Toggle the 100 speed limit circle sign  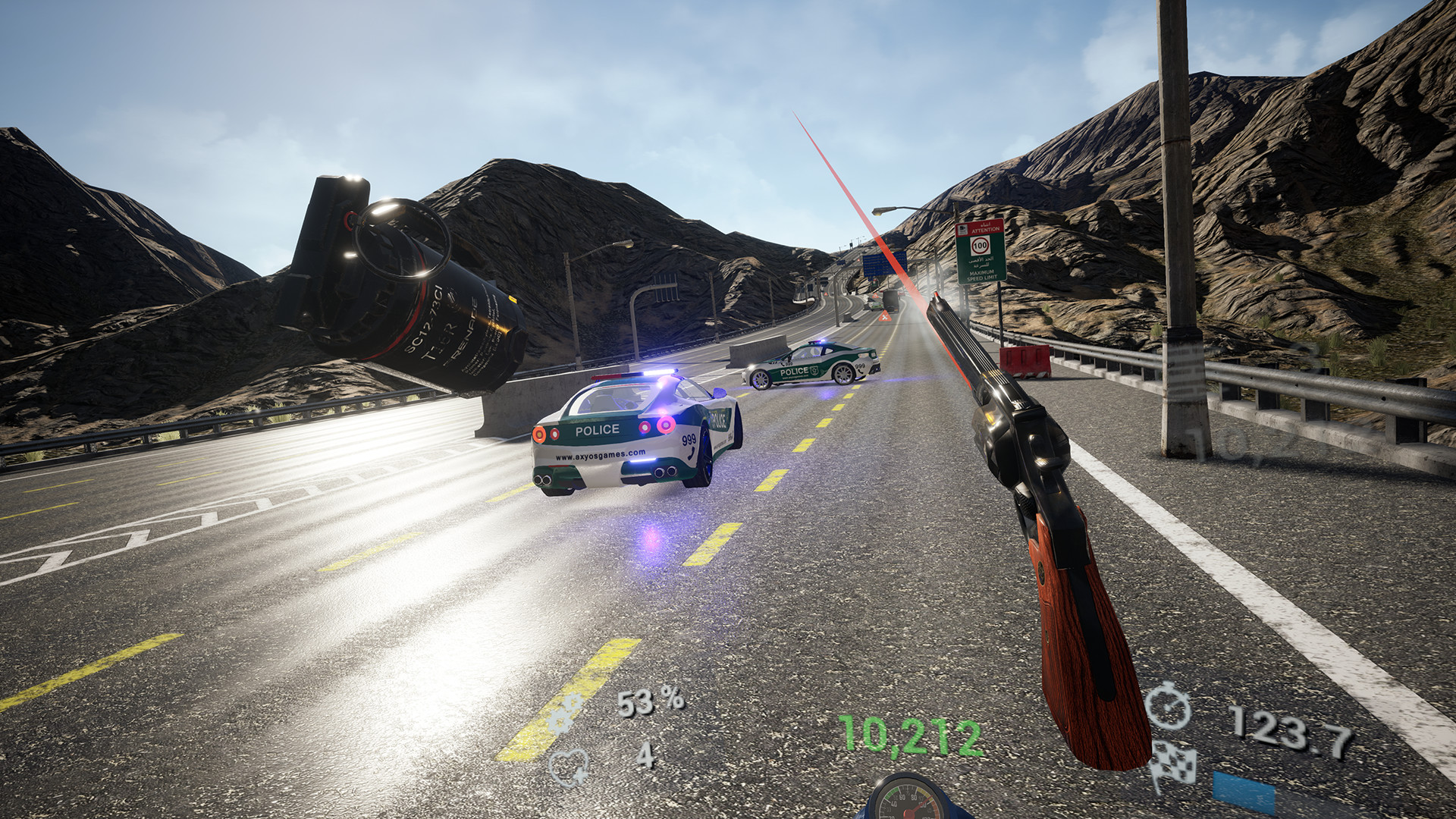pos(981,244)
